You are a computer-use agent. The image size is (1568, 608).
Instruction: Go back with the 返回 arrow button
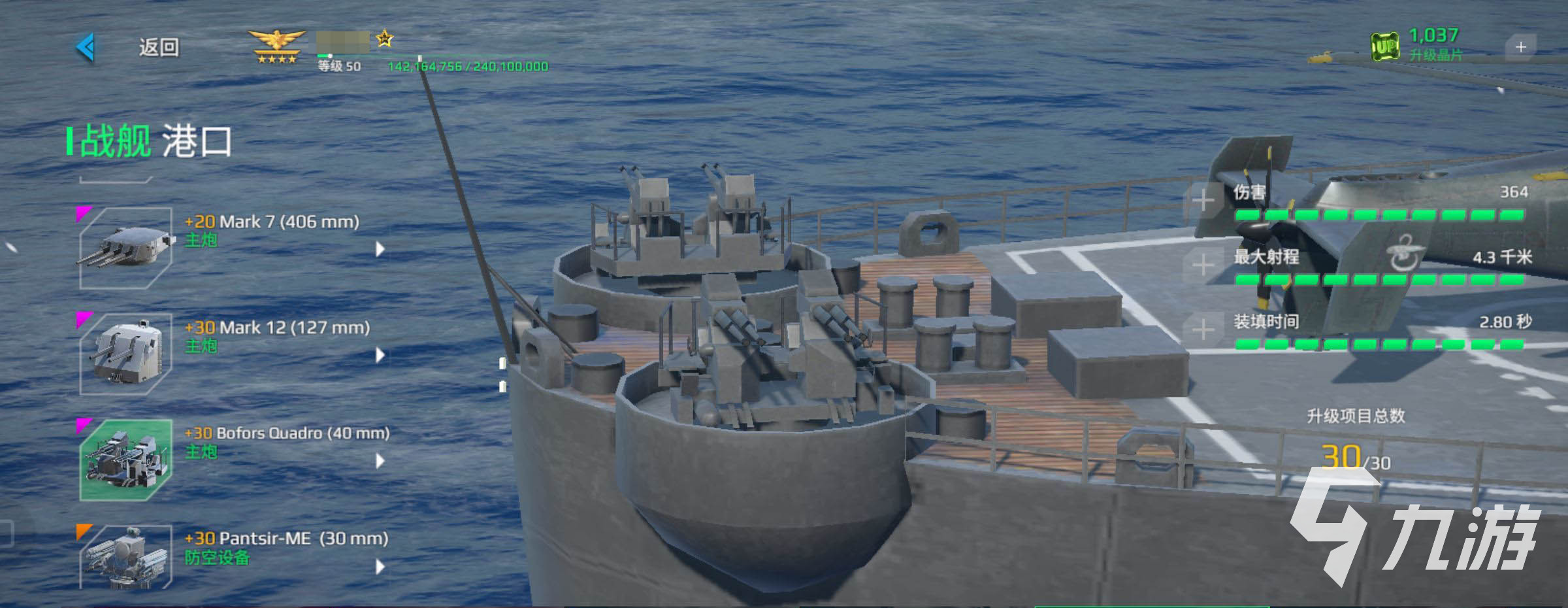87,47
